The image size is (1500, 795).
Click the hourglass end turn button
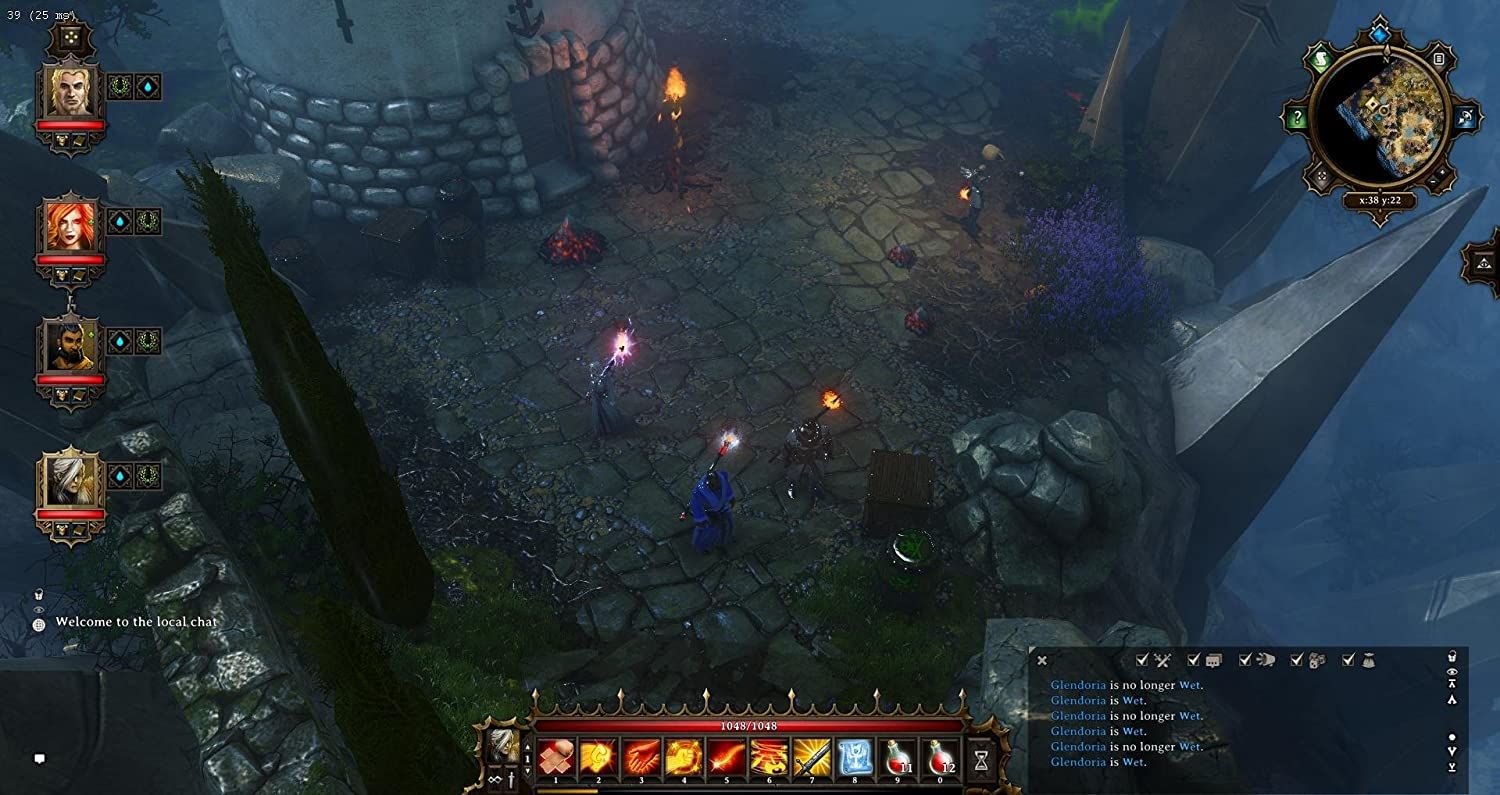982,759
